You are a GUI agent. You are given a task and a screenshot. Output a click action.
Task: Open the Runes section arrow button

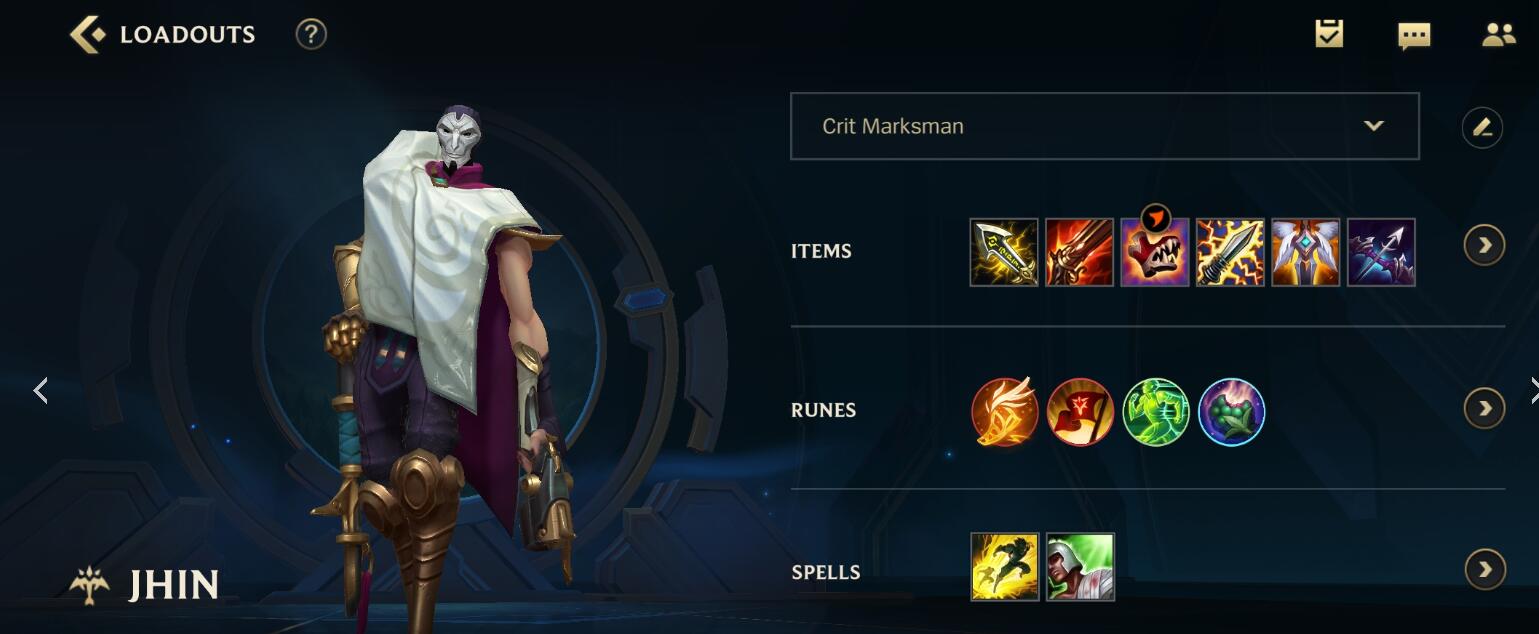coord(1484,408)
